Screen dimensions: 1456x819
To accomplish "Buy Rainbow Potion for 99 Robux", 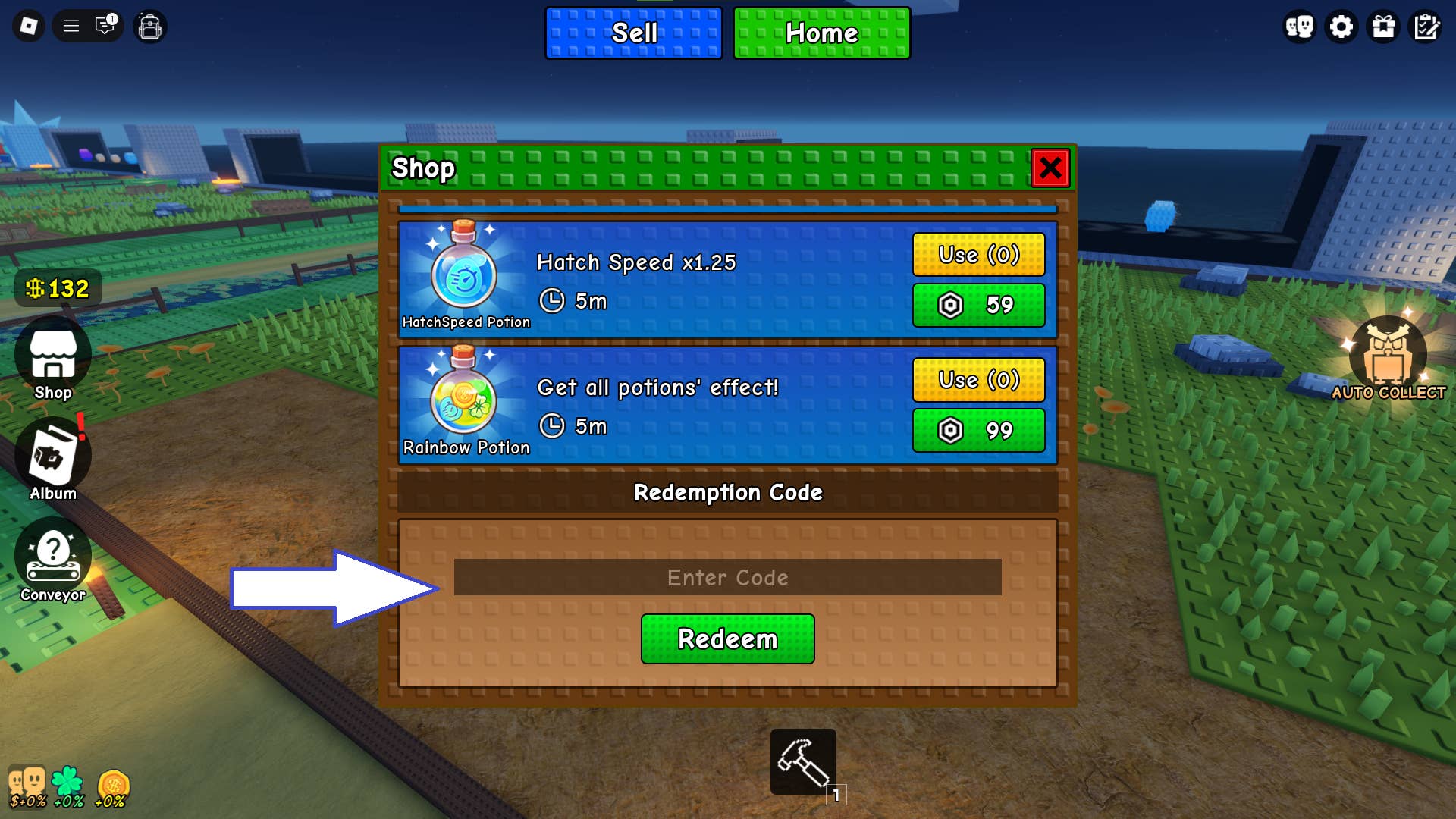I will click(978, 431).
